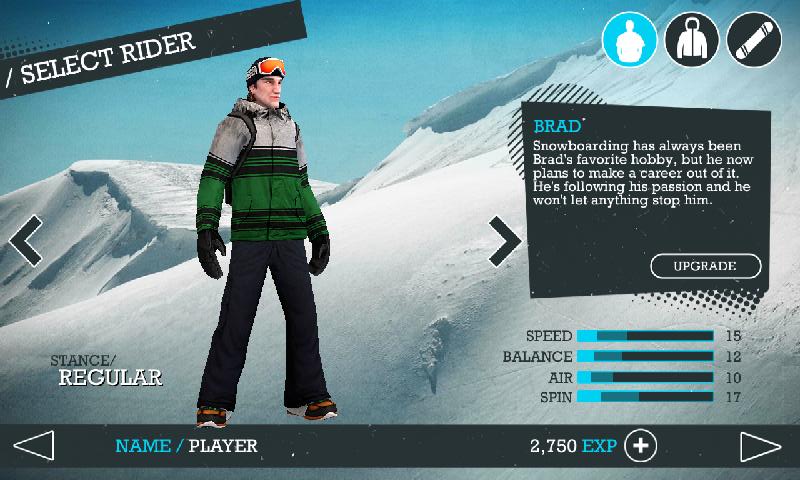Toggle the REGULAR stance setting
800x480 pixels.
[110, 378]
